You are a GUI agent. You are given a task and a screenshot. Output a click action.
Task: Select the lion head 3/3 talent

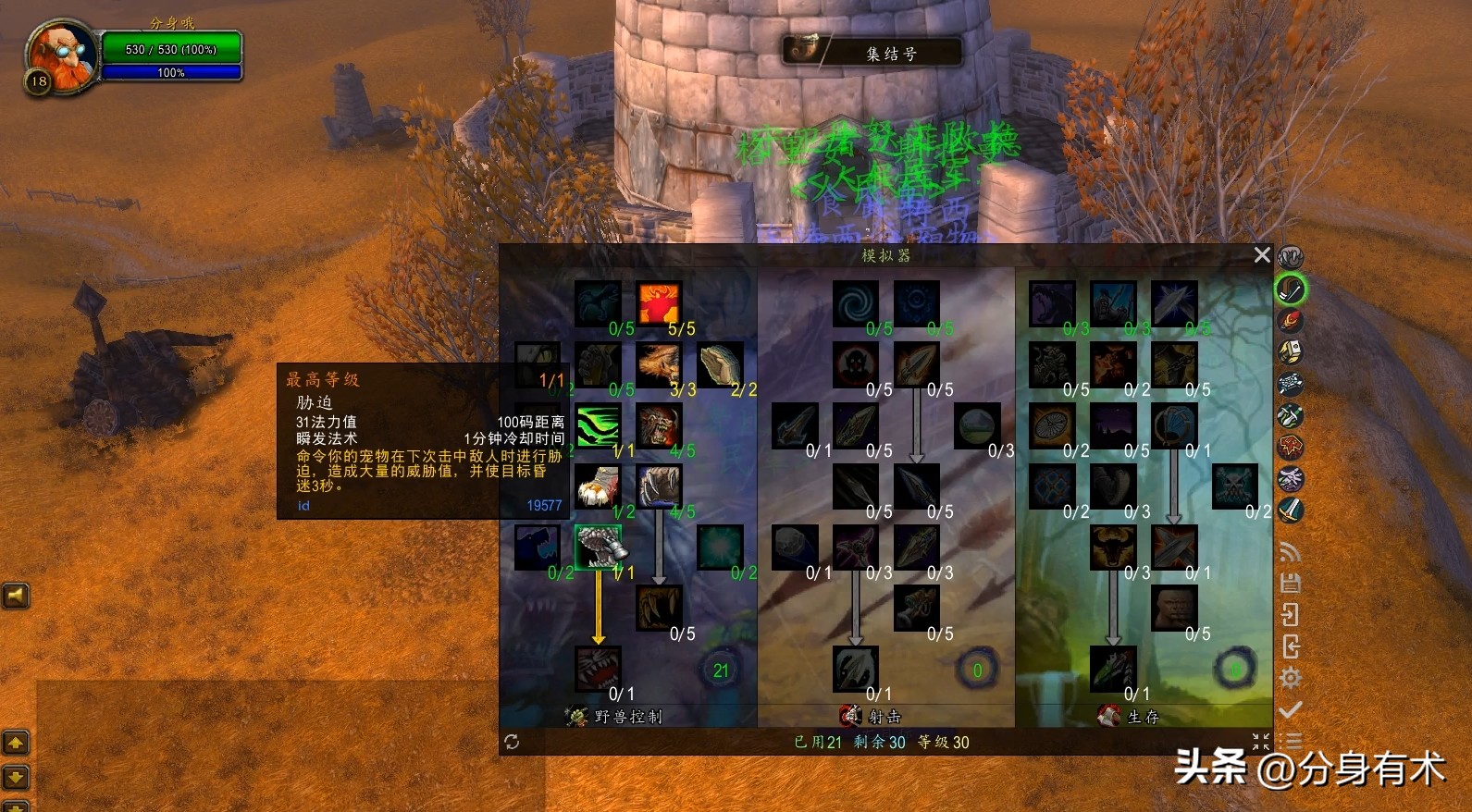(659, 364)
